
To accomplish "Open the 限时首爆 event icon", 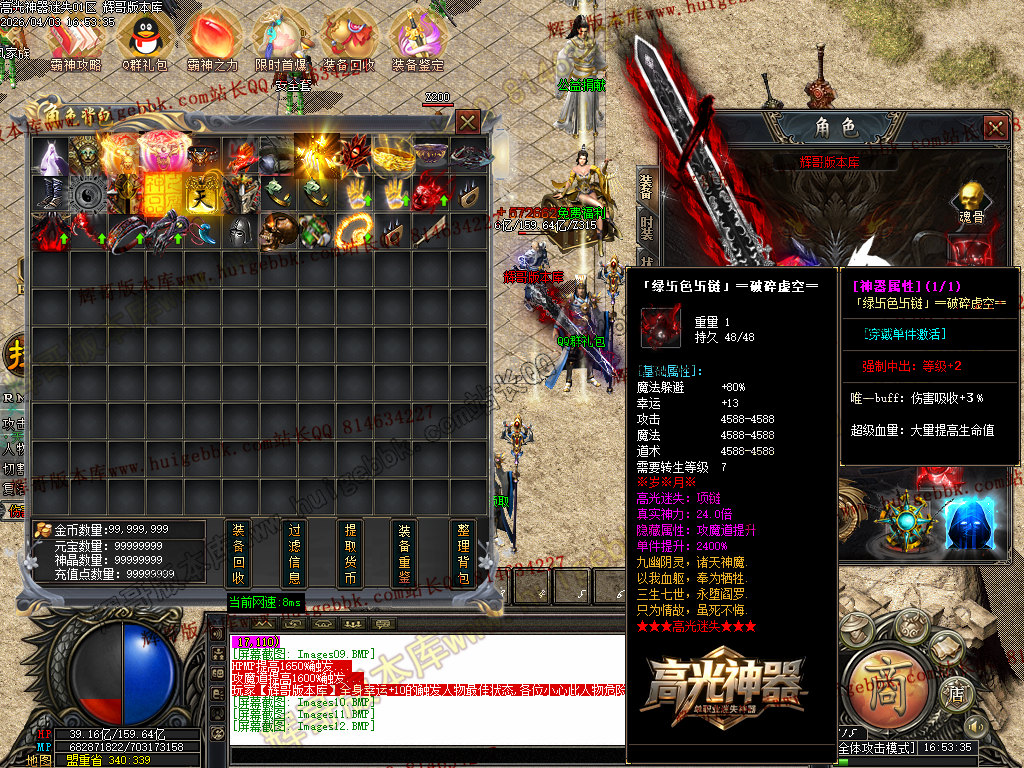I will point(280,40).
